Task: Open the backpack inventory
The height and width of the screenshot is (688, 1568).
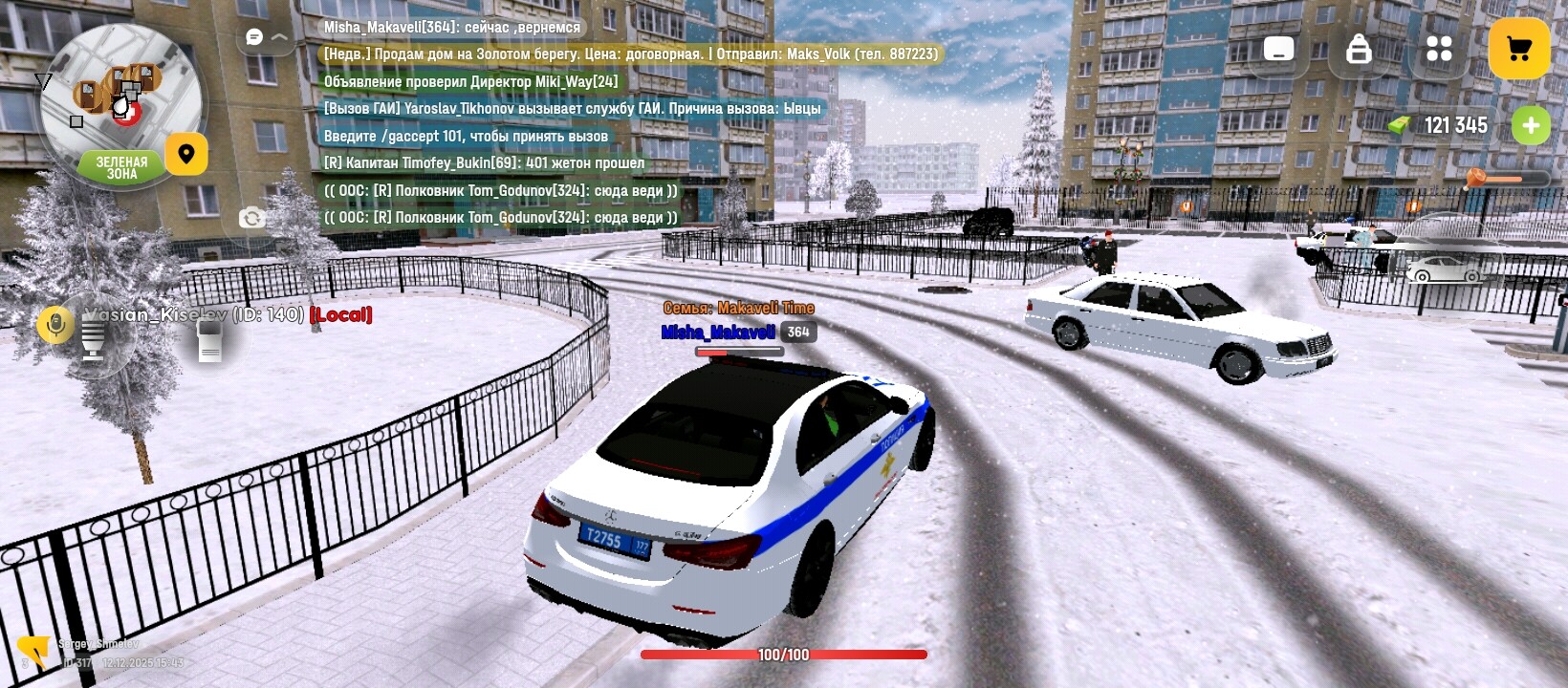Action: 1359,49
